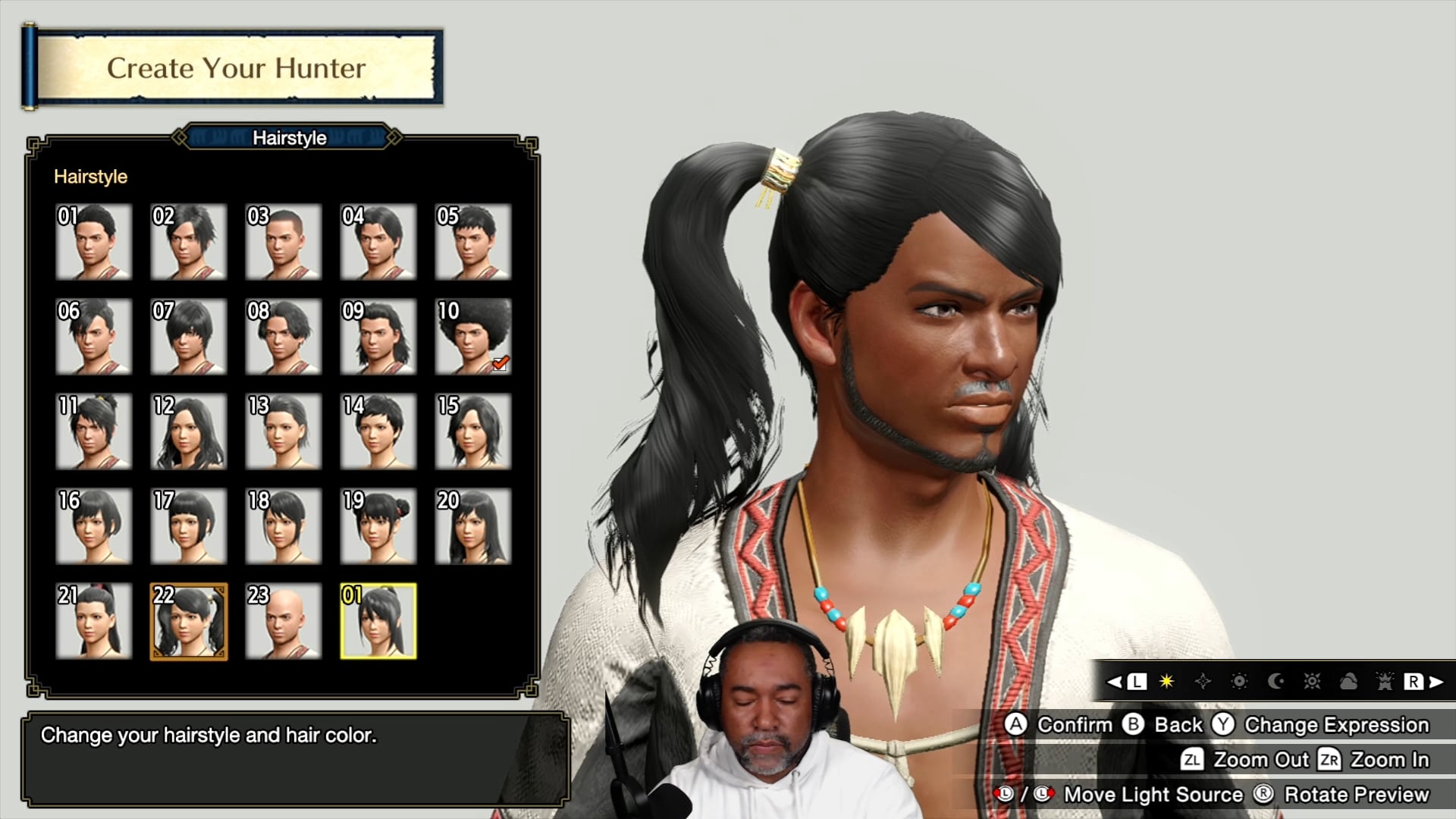
Task: Select twin-tail hairstyle 22
Action: click(x=188, y=621)
